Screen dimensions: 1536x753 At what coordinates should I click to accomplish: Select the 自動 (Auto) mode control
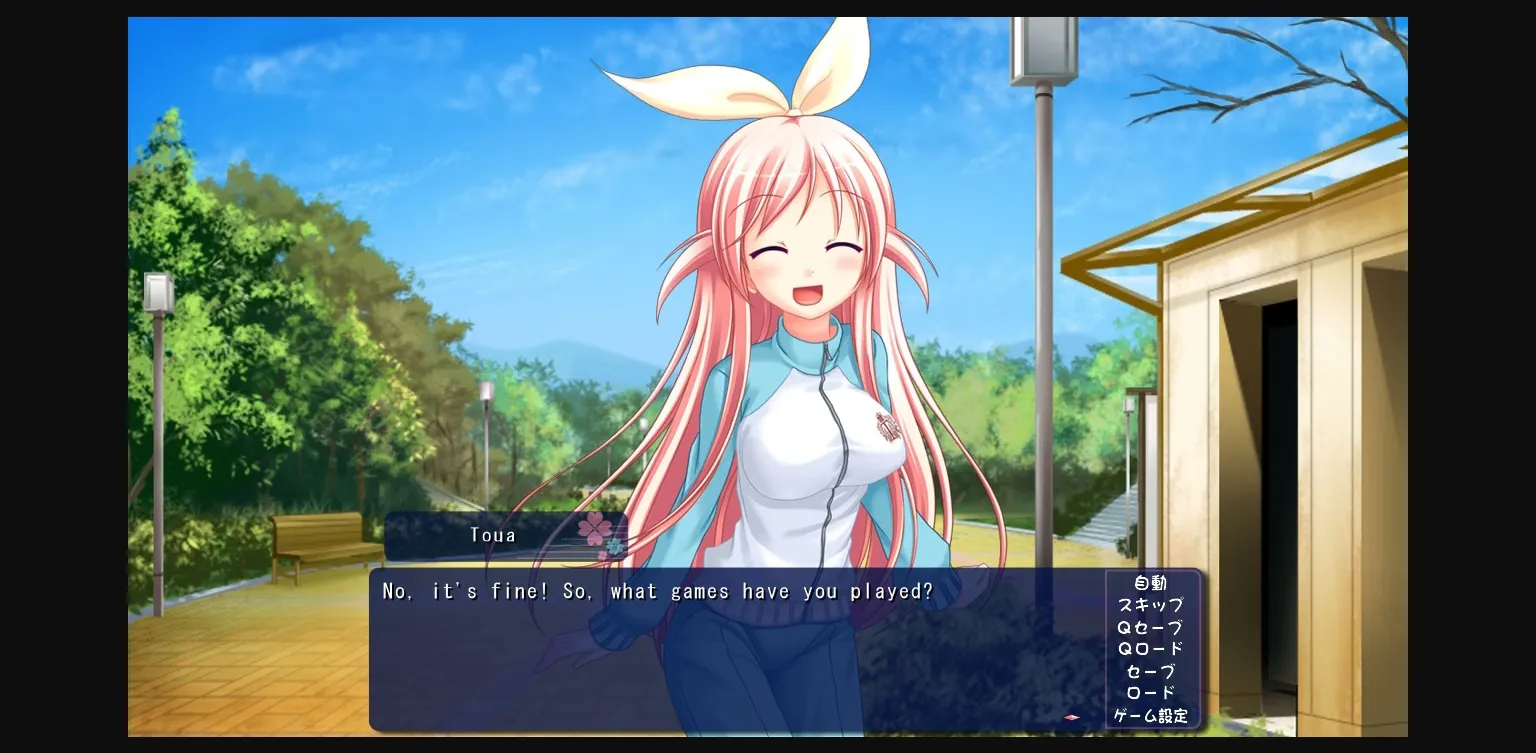(x=1149, y=583)
